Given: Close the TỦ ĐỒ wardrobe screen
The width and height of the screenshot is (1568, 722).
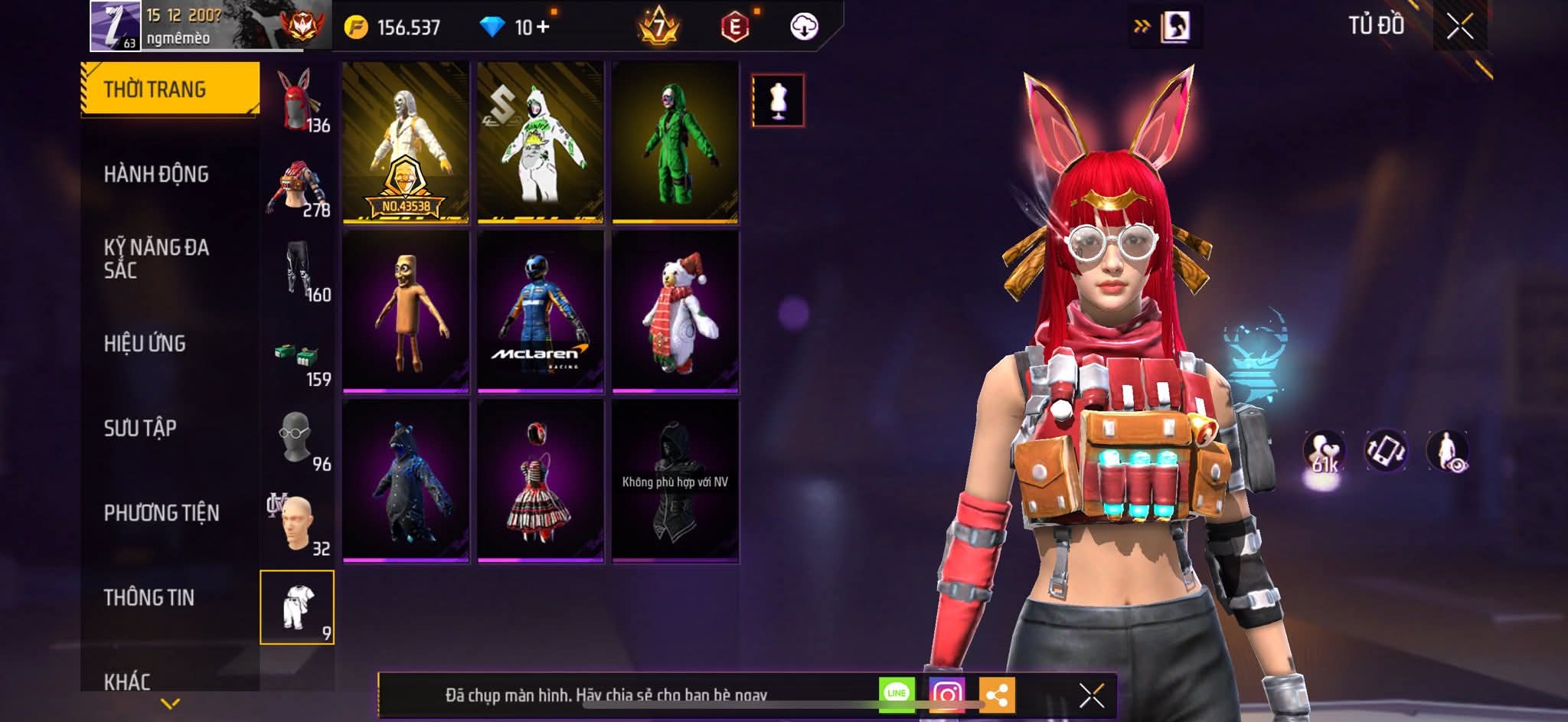Looking at the screenshot, I should point(1459,27).
